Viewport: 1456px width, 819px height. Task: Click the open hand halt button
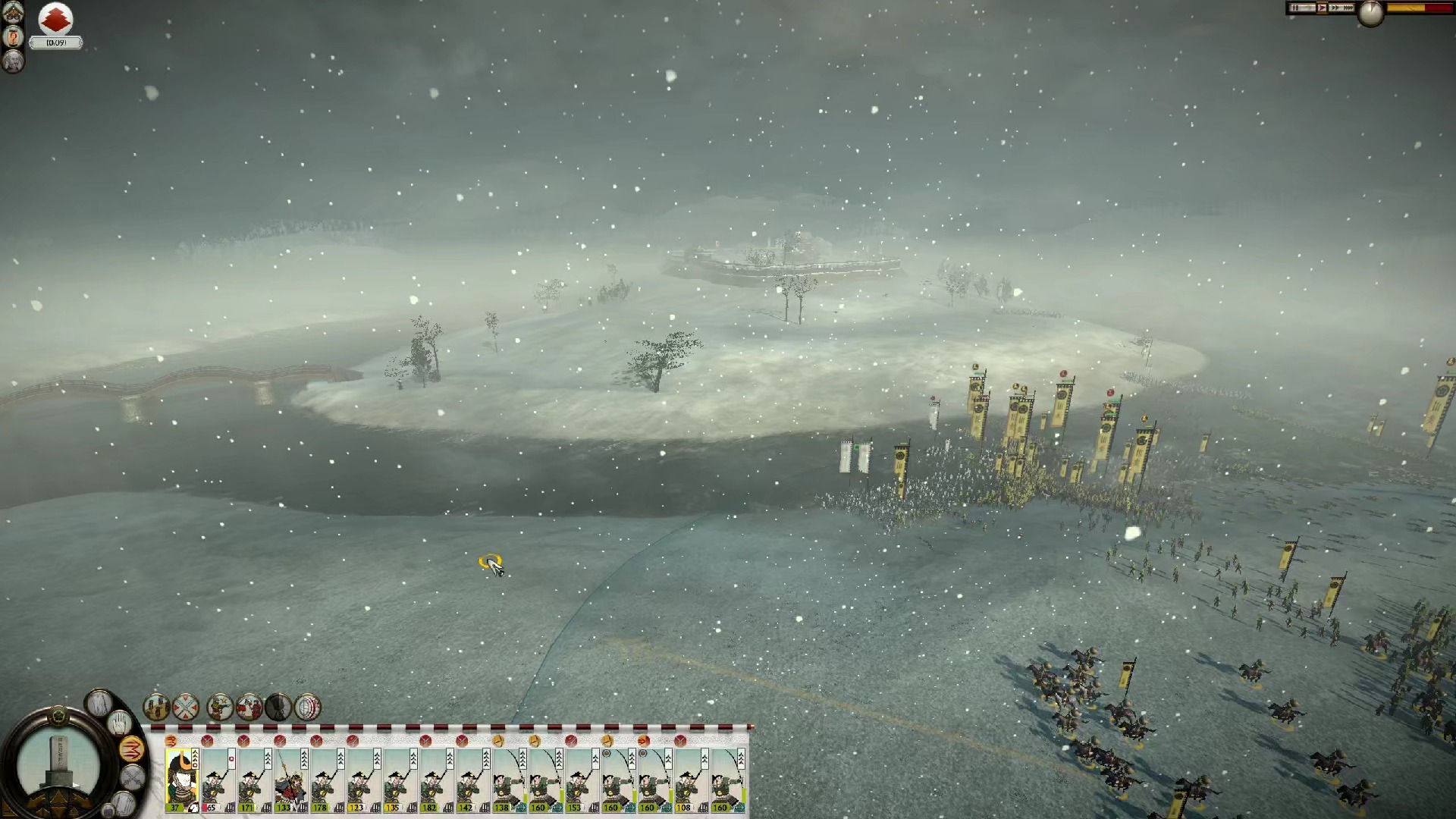118,723
